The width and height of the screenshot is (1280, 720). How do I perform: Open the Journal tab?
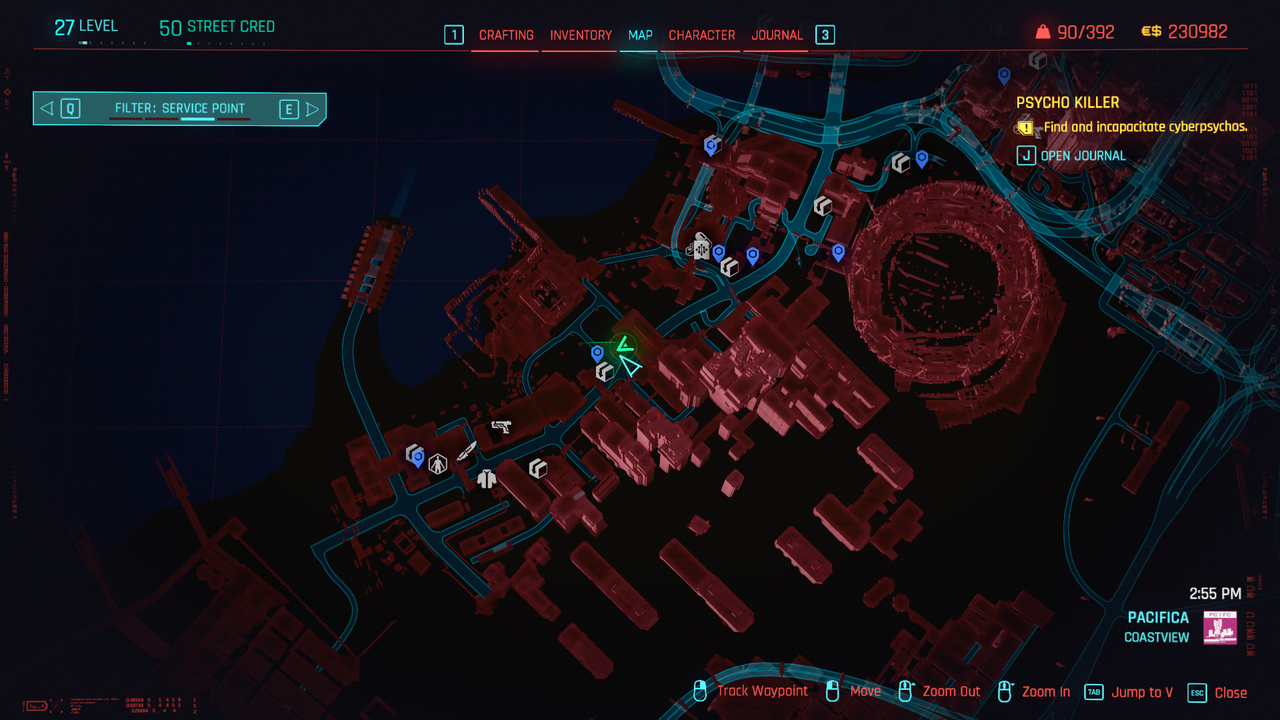pyautogui.click(x=777, y=35)
